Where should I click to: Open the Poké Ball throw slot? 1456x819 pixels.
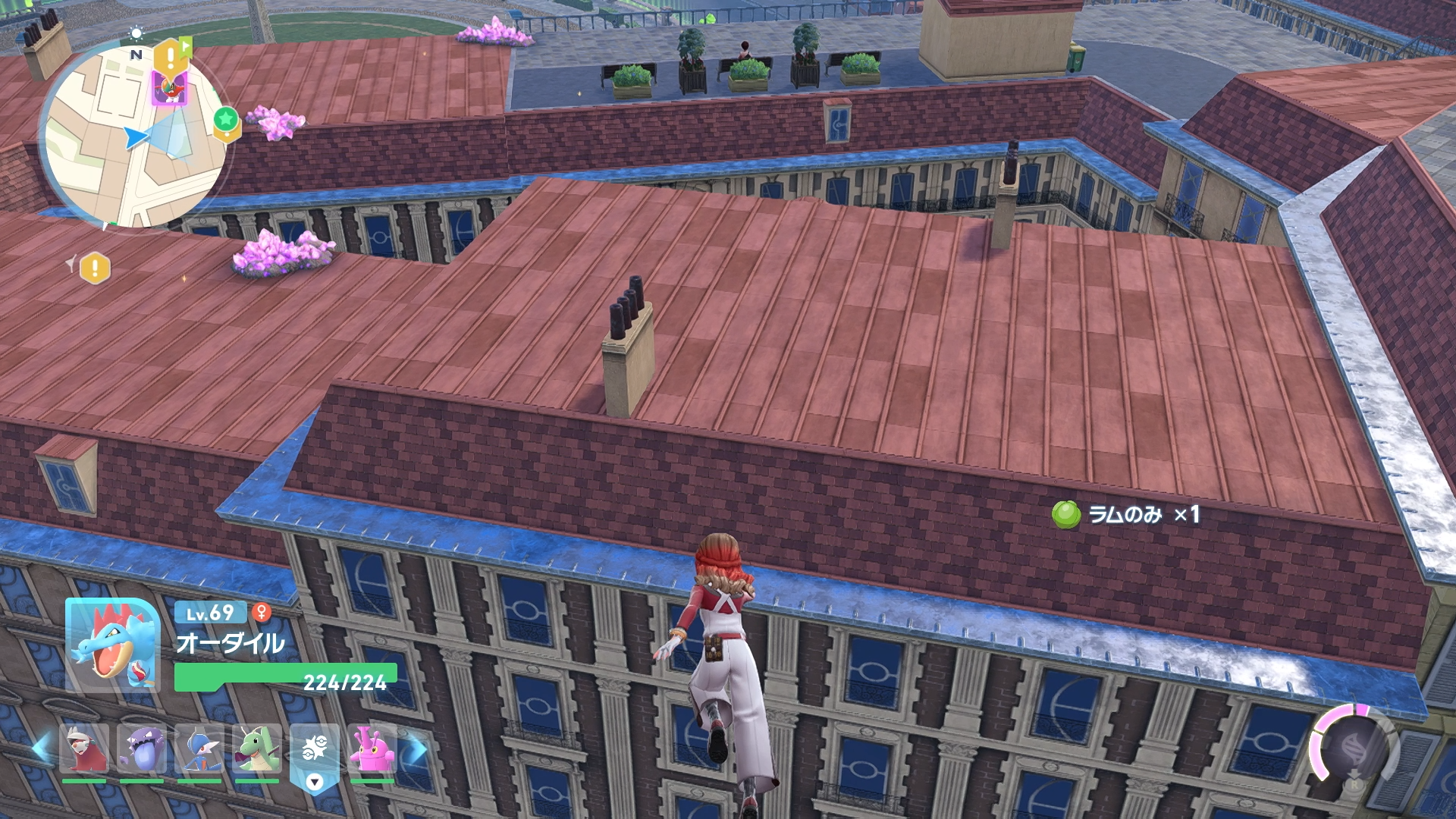(314, 752)
